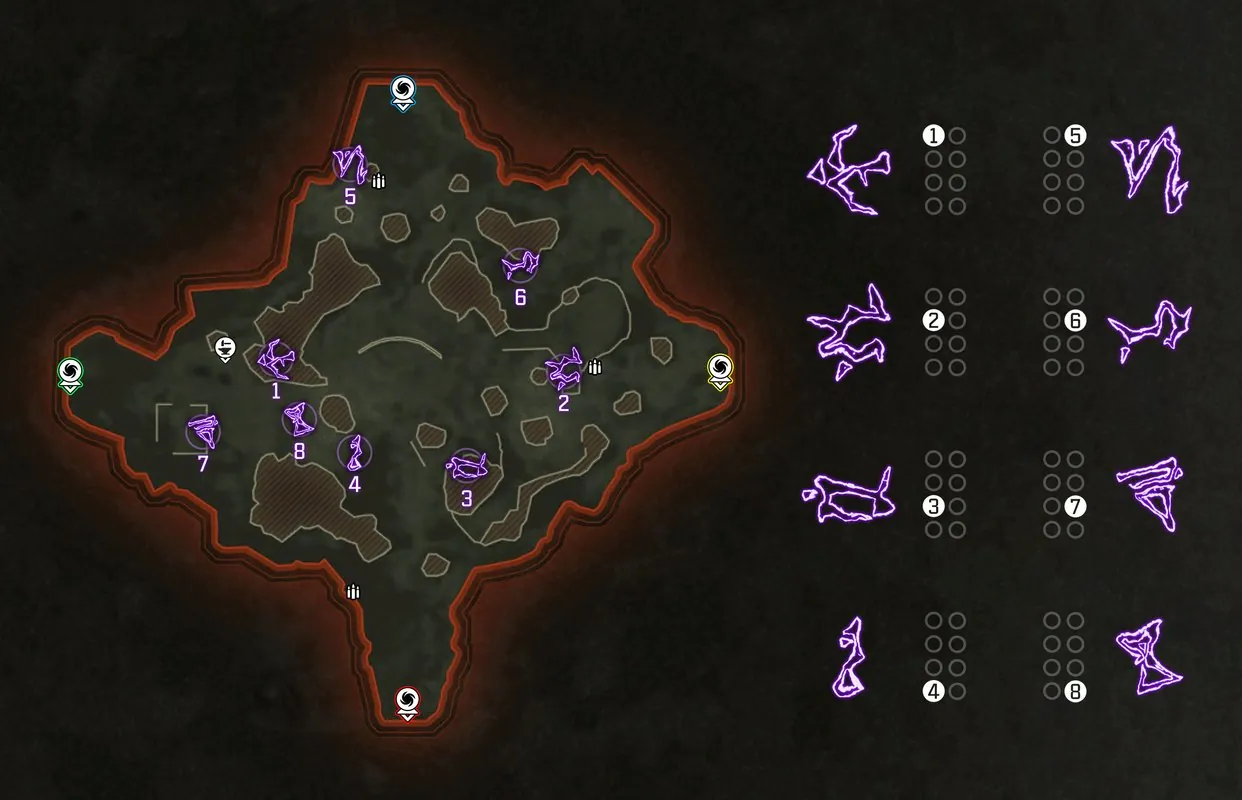
Task: Click the red swirl map marker
Action: (407, 700)
